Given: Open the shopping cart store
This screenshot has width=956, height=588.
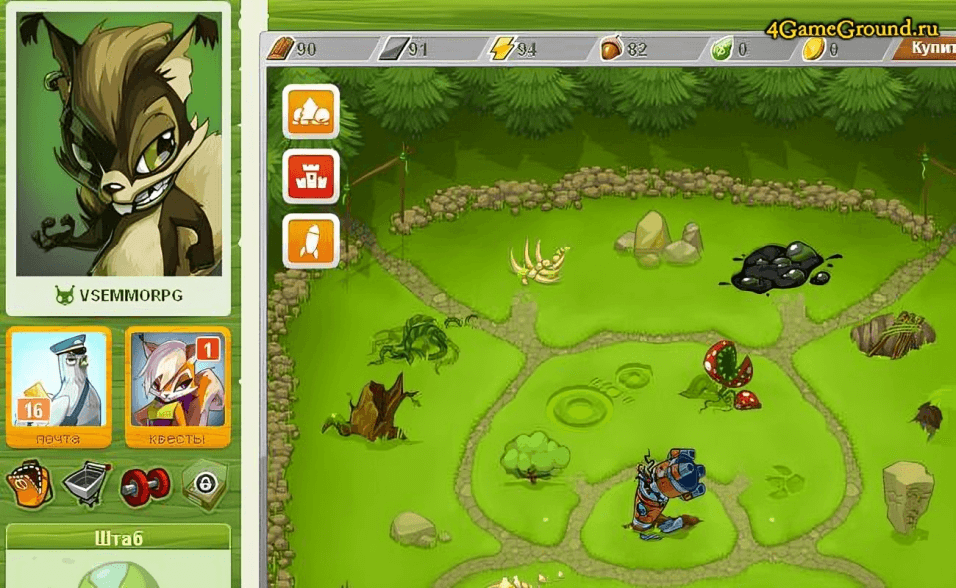Looking at the screenshot, I should point(87,486).
